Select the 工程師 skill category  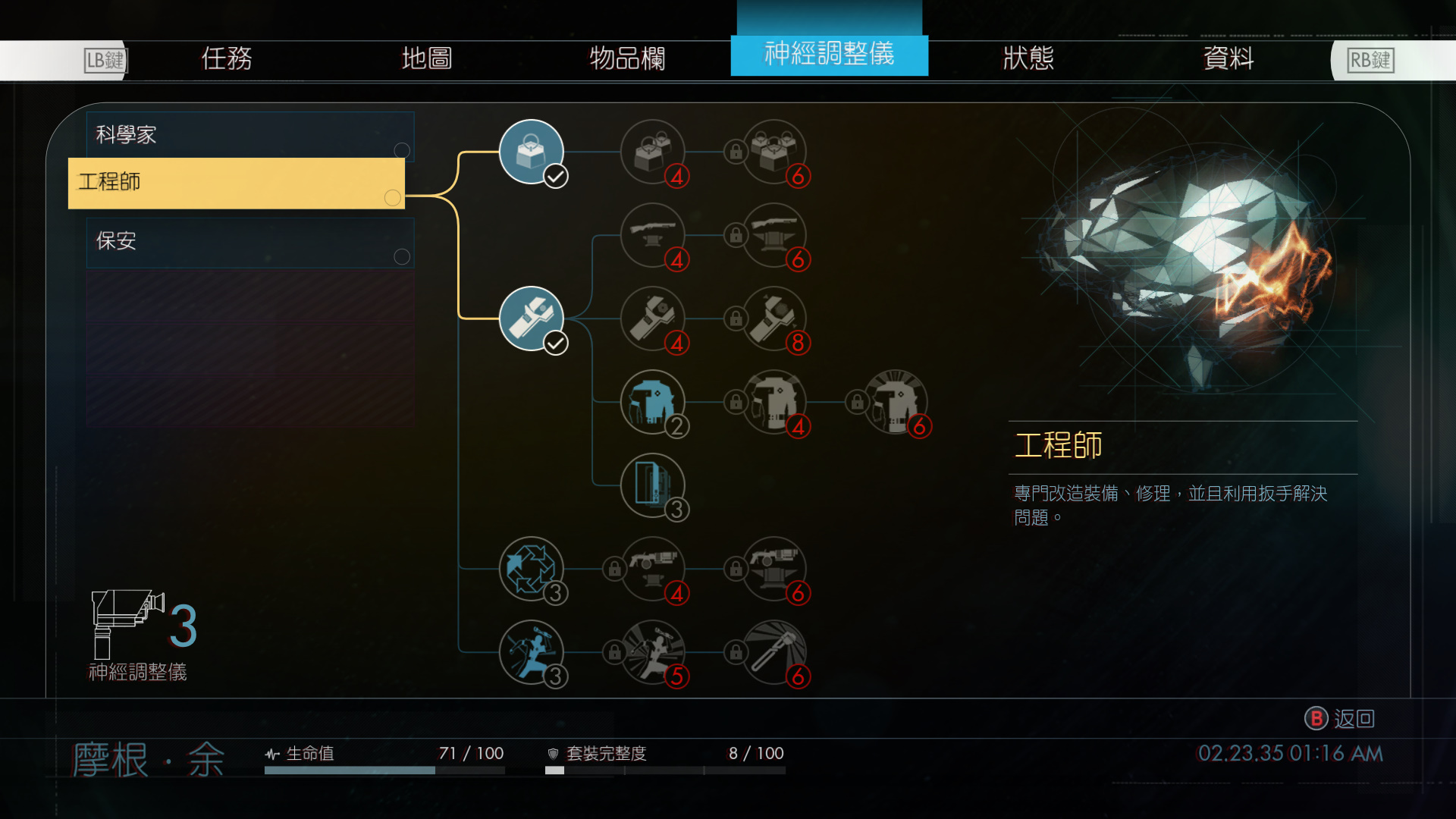[236, 183]
